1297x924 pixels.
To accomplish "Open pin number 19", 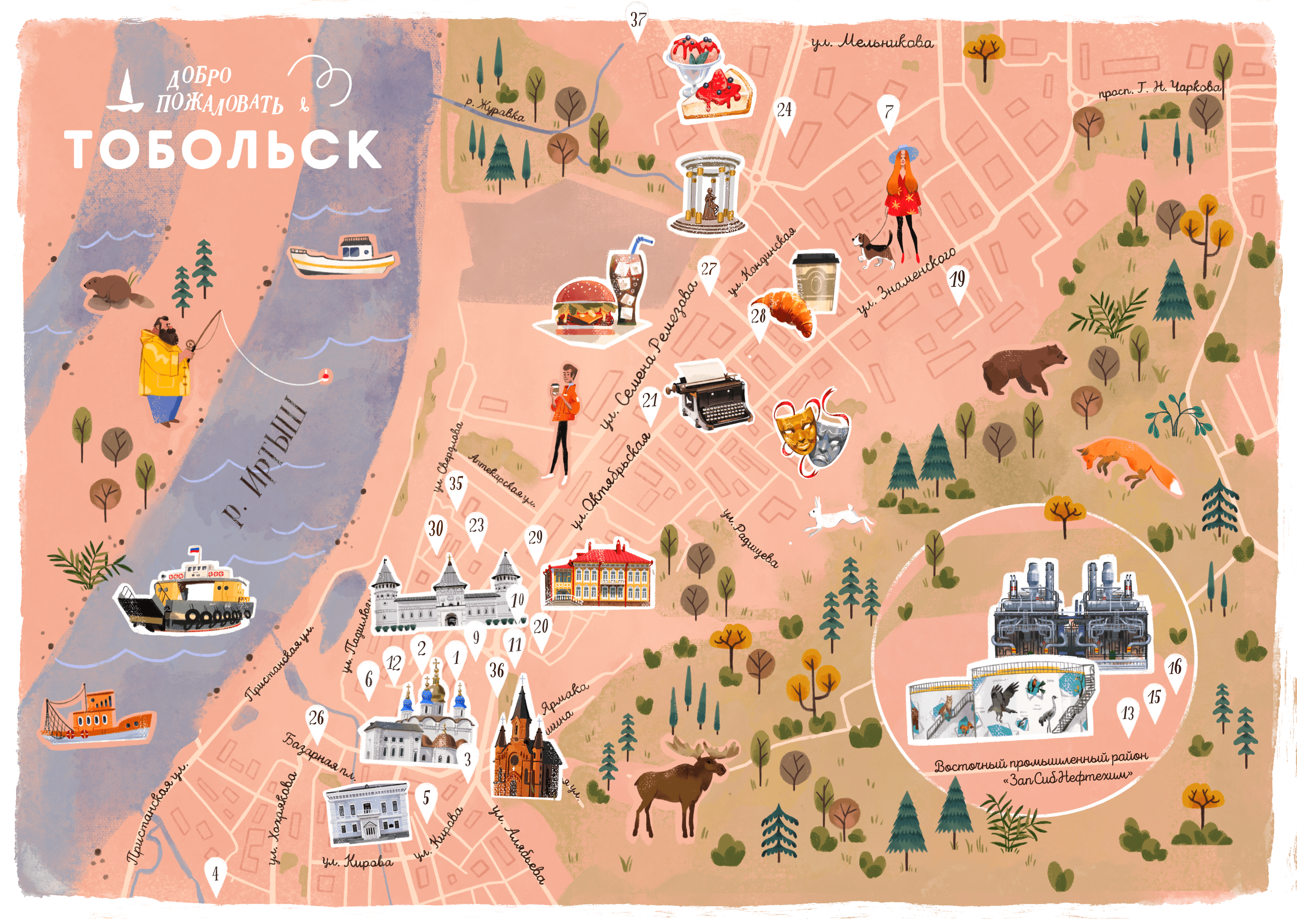I will click(958, 283).
